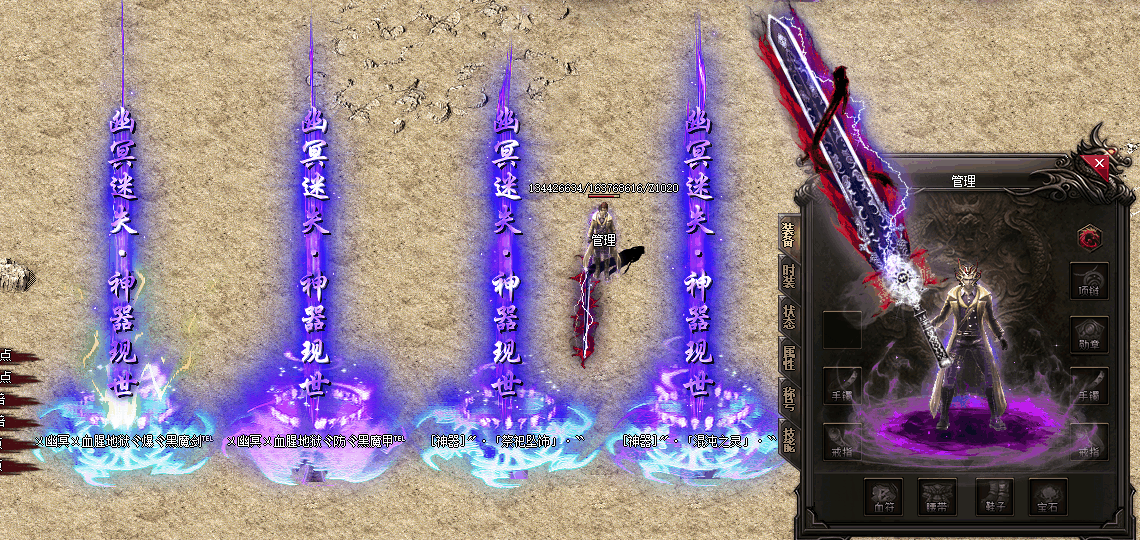This screenshot has width=1140, height=540.
Task: Close the character equipment panel
Action: [x=1099, y=162]
